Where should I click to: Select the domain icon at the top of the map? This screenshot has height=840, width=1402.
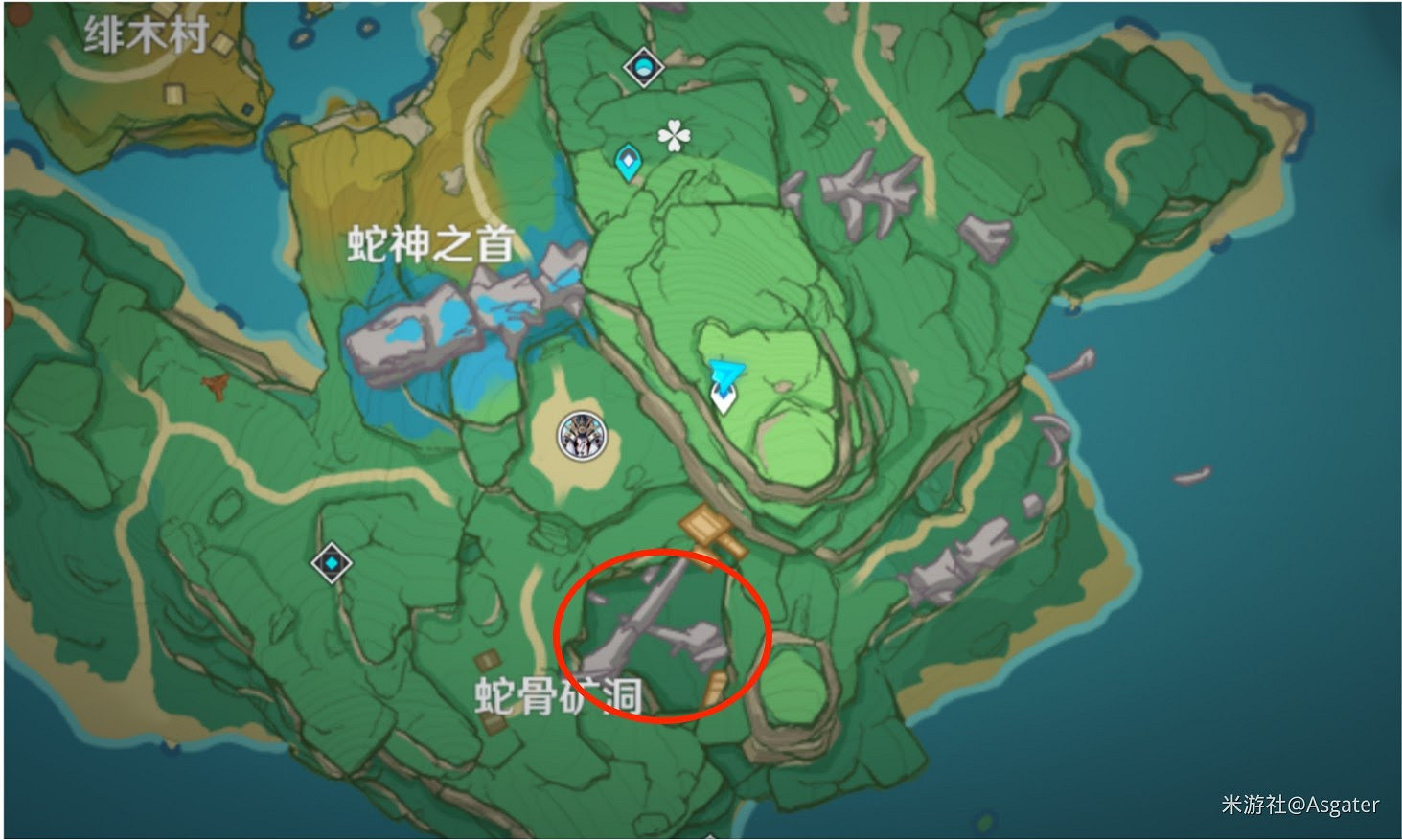point(642,65)
